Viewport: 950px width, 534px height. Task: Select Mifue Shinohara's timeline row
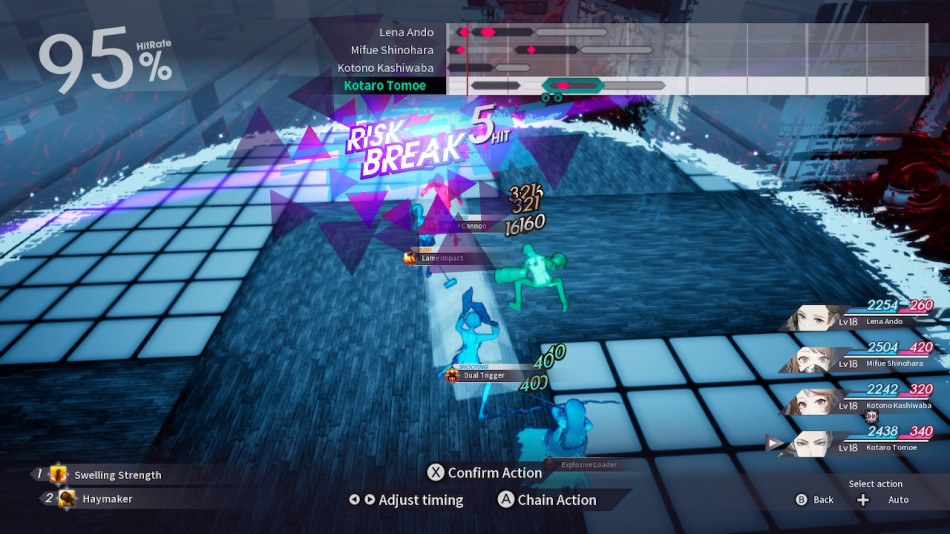point(392,50)
